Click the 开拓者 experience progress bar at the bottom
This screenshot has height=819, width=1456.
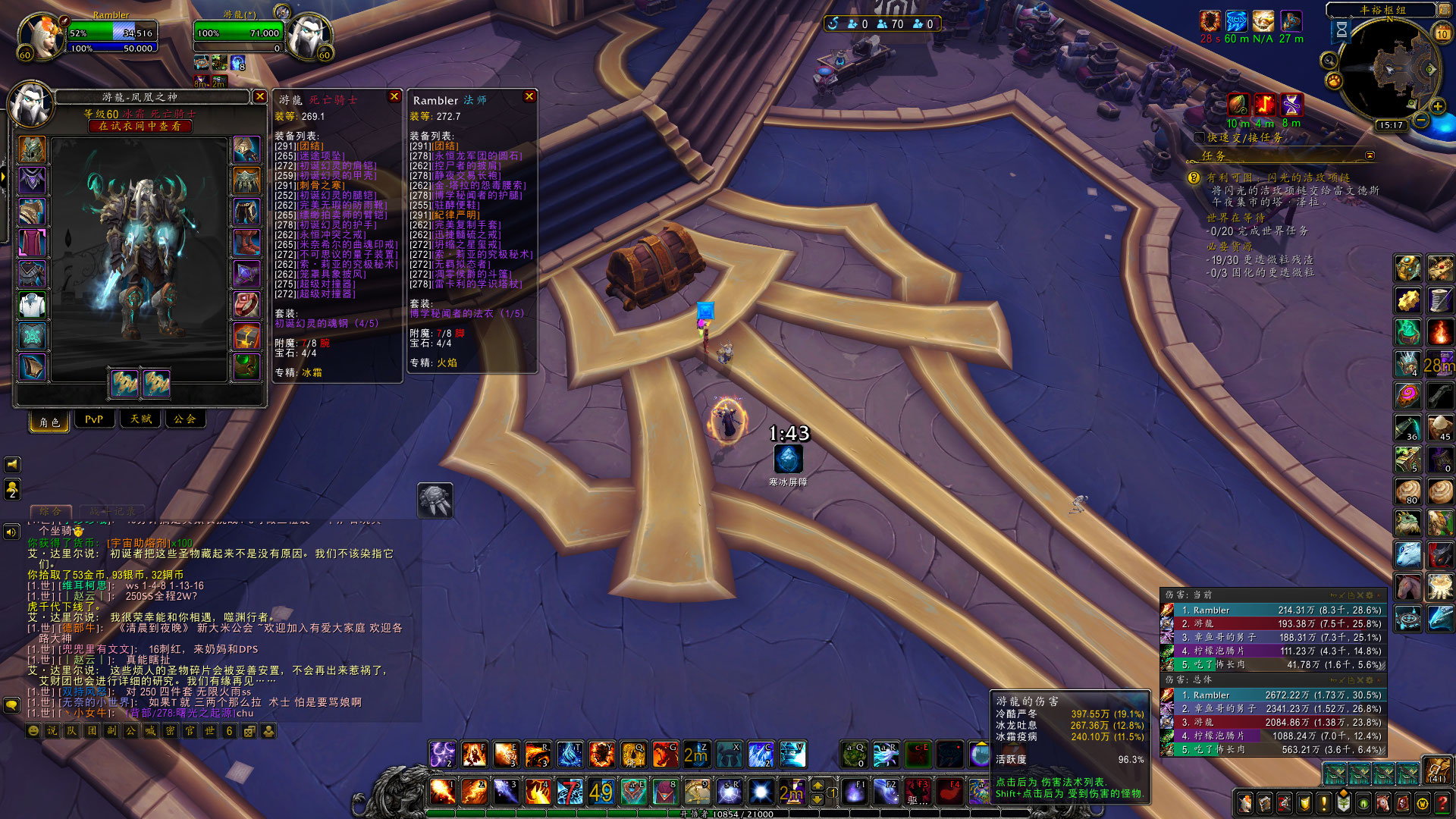[728, 814]
